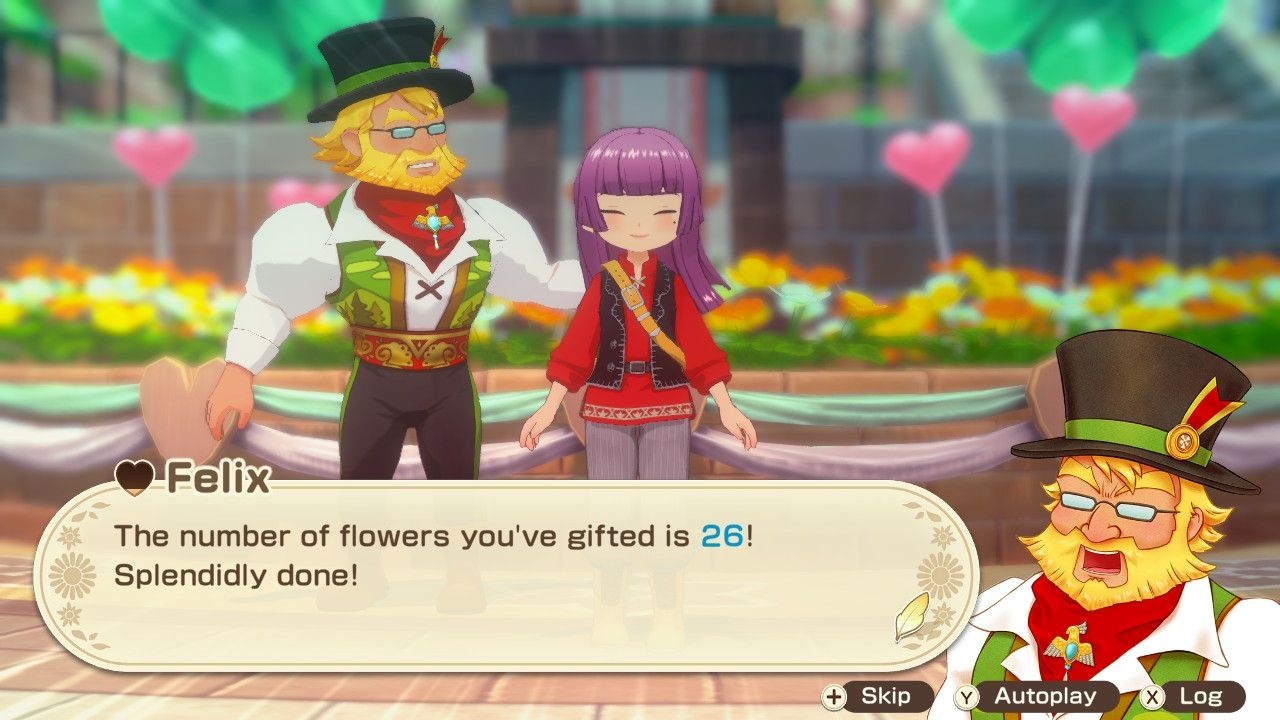Advance dialogue with the feather icon
The width and height of the screenshot is (1280, 720).
[911, 617]
